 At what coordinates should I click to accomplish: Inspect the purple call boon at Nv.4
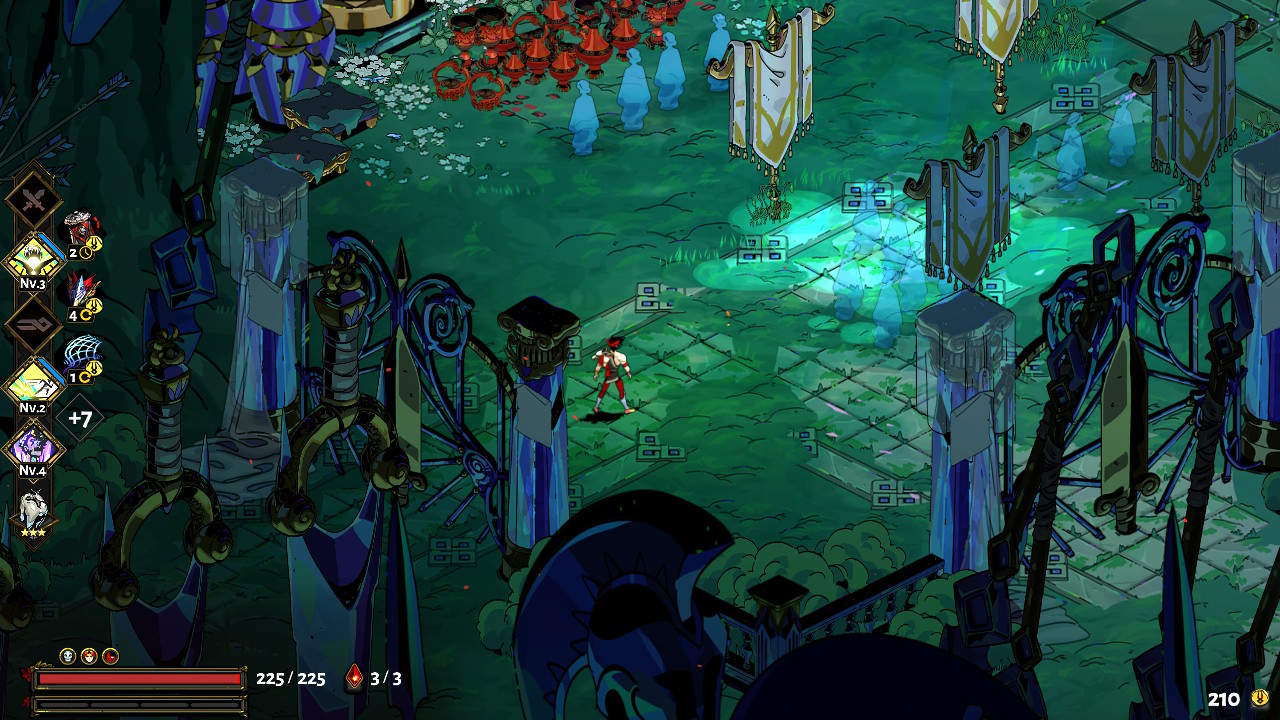point(34,446)
